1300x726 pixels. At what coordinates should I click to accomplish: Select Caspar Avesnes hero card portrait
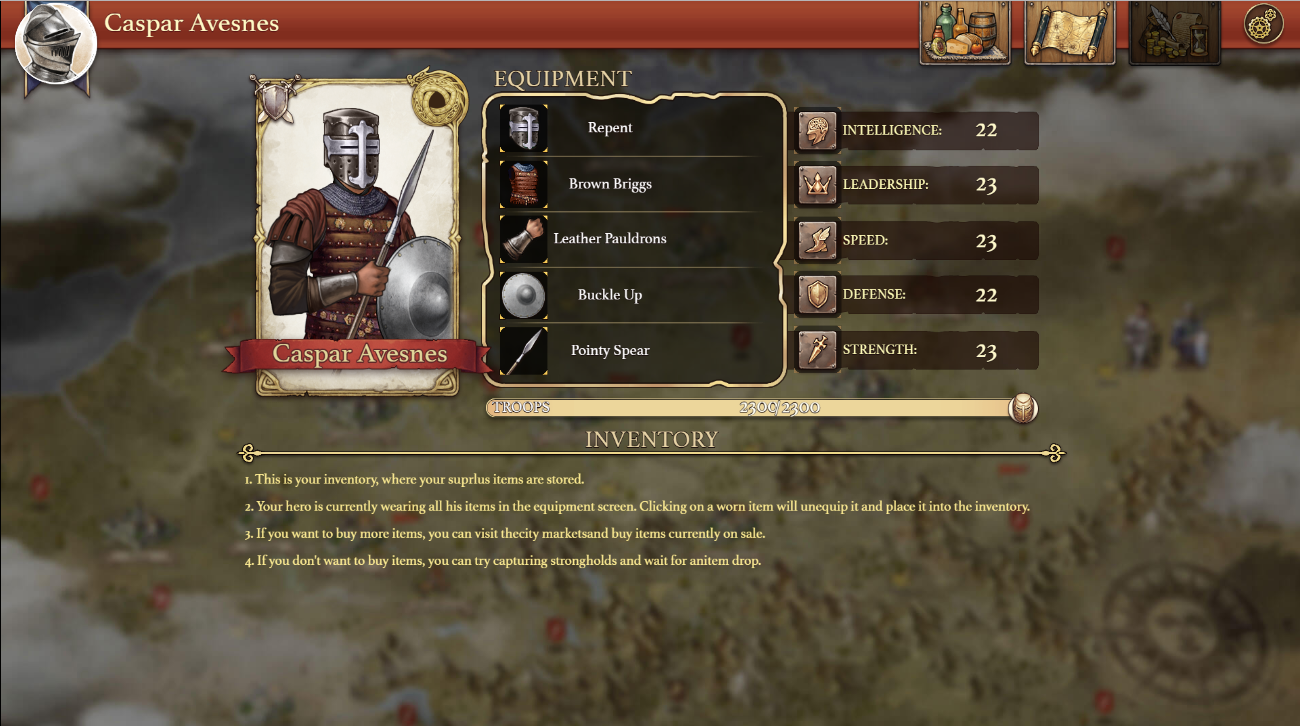359,230
